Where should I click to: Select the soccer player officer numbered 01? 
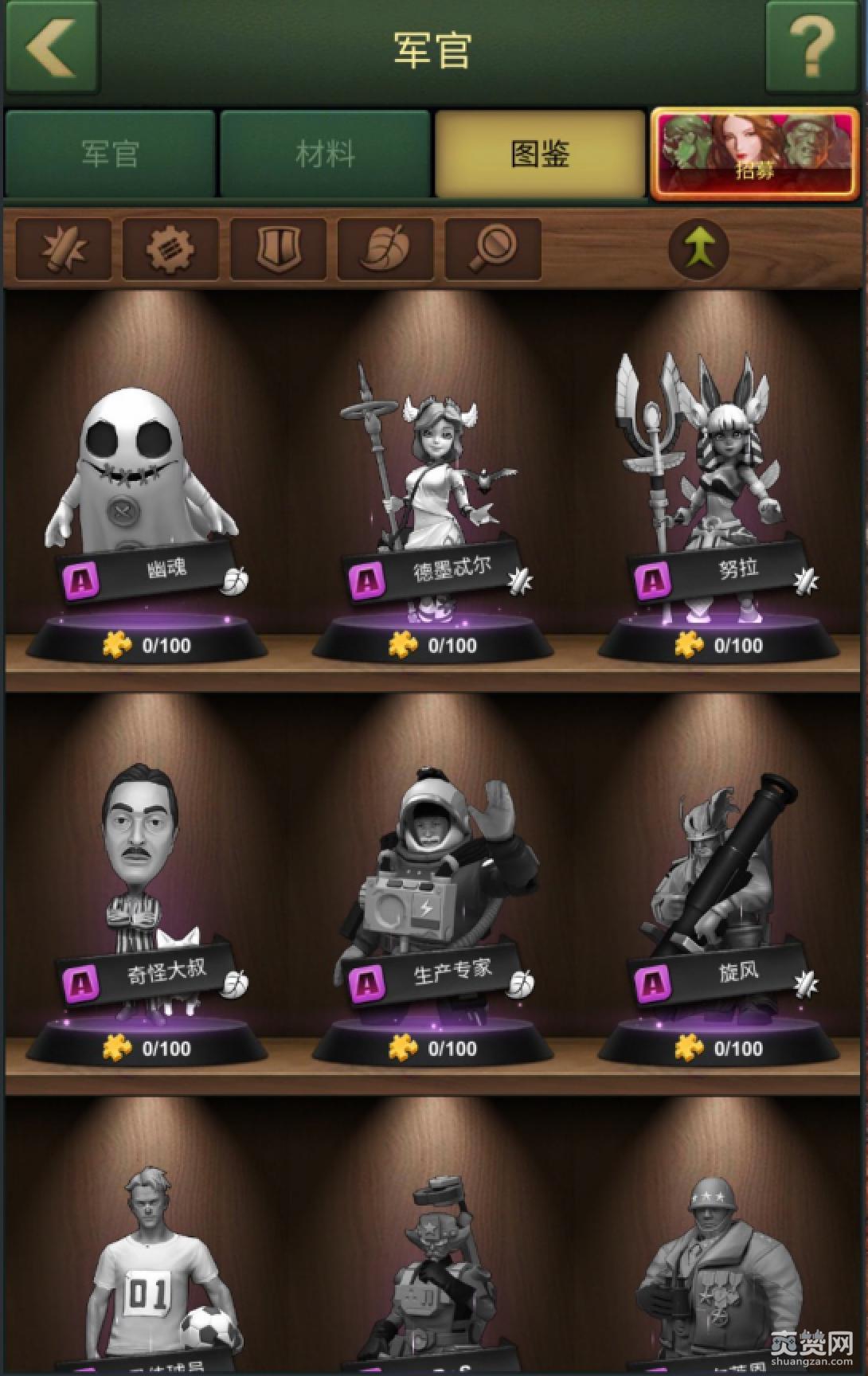(159, 1274)
